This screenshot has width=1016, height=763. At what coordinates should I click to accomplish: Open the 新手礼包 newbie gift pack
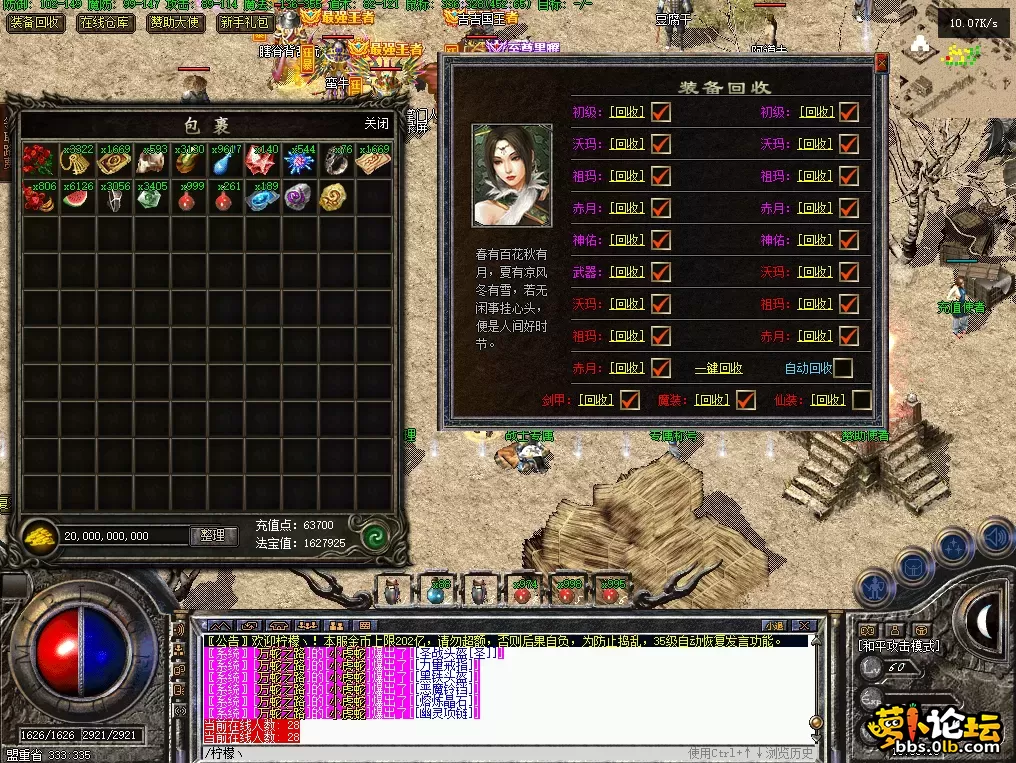244,22
